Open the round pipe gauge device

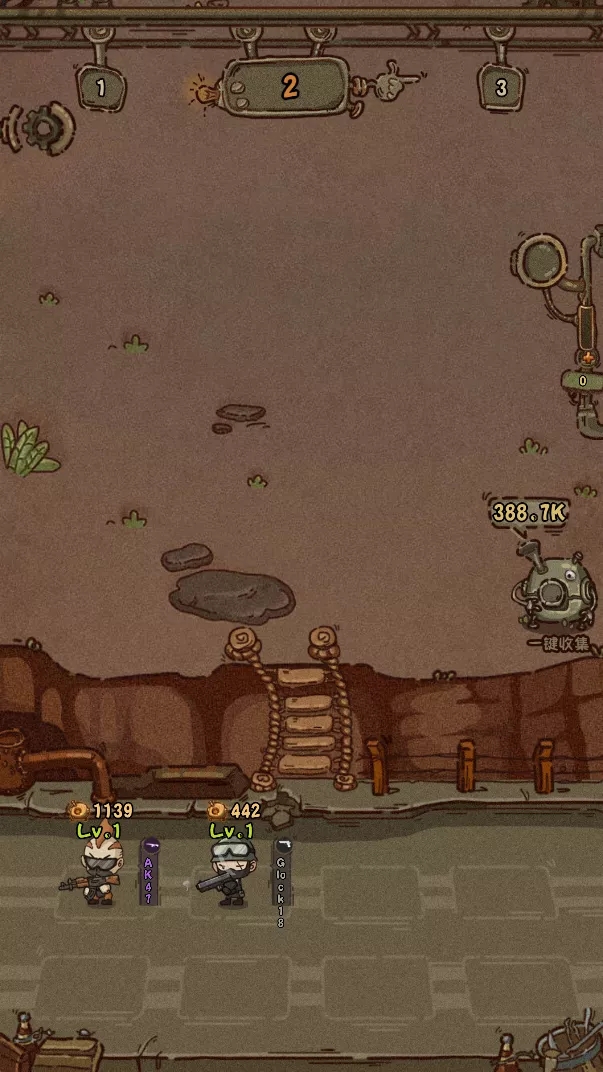[543, 261]
